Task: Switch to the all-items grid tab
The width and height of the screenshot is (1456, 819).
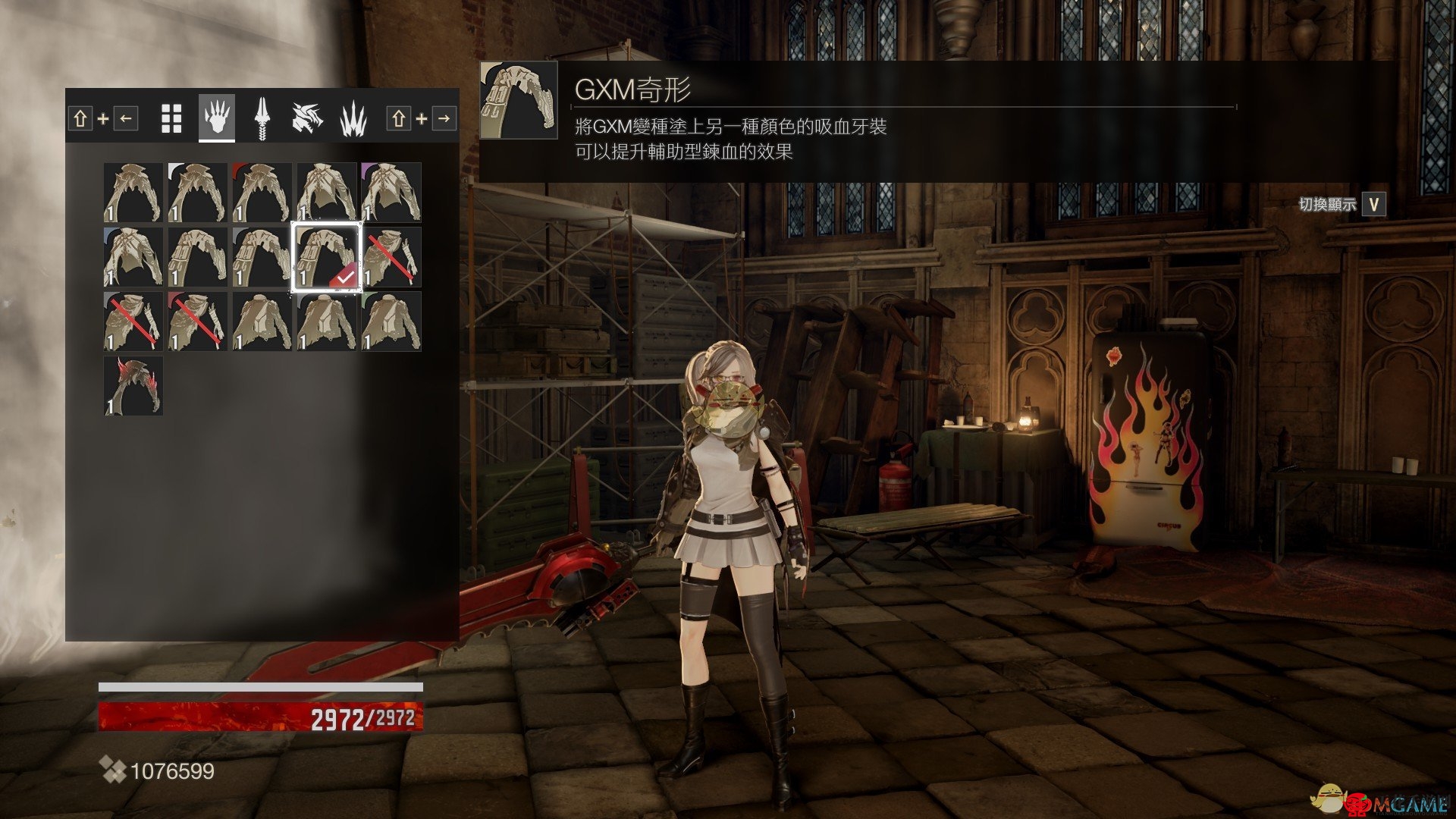Action: click(172, 119)
